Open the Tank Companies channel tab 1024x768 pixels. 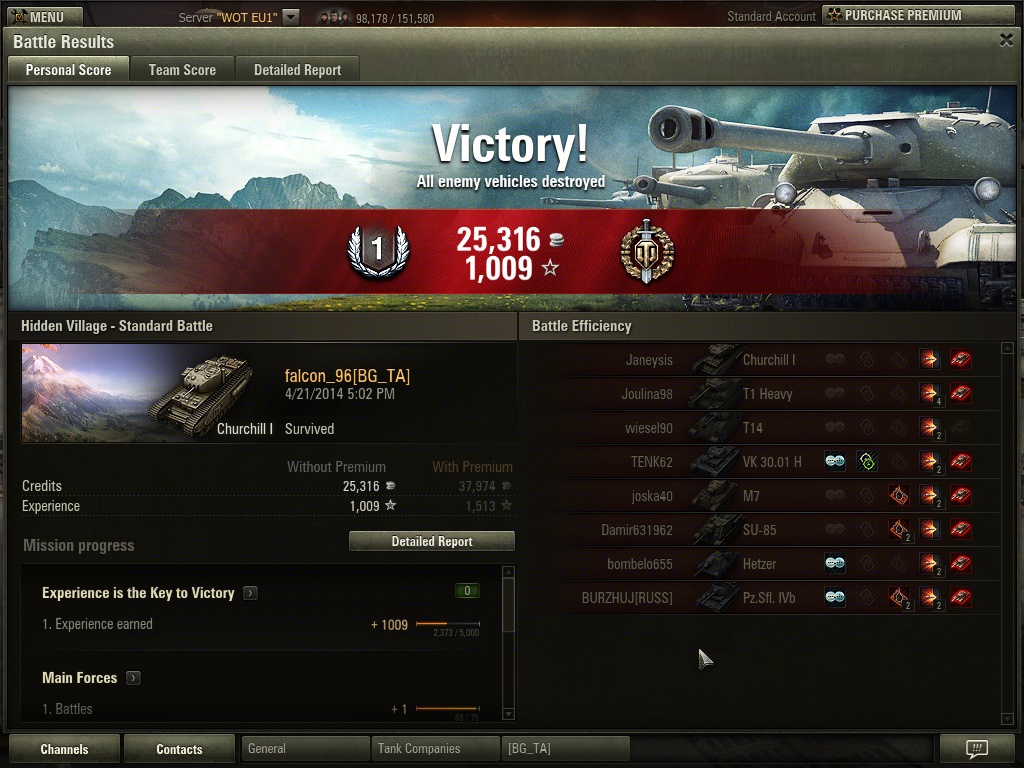[x=435, y=748]
